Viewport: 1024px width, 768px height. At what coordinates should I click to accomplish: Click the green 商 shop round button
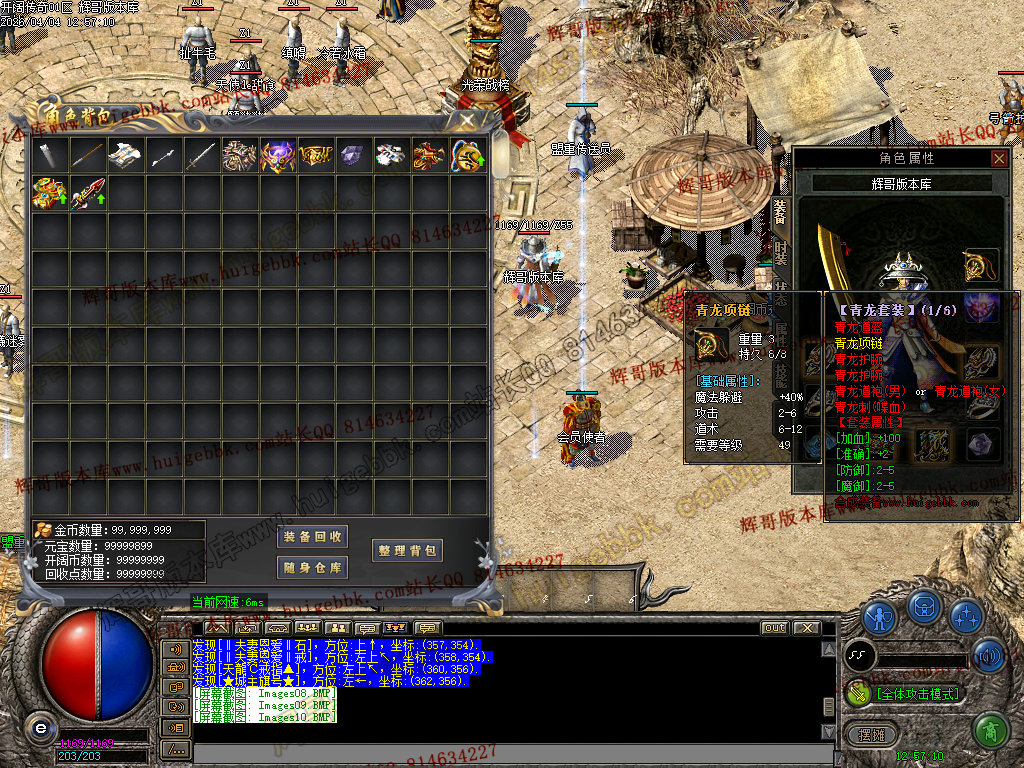[x=989, y=731]
